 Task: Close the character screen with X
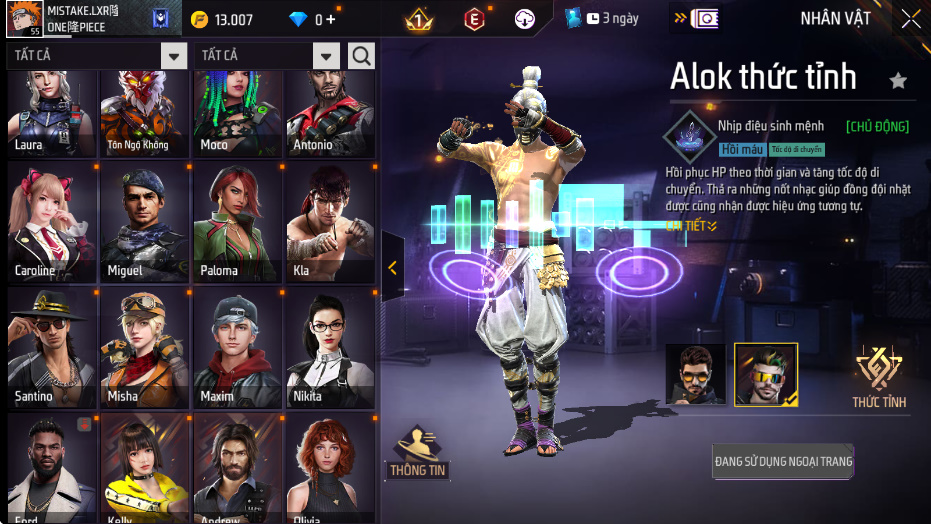click(x=910, y=19)
